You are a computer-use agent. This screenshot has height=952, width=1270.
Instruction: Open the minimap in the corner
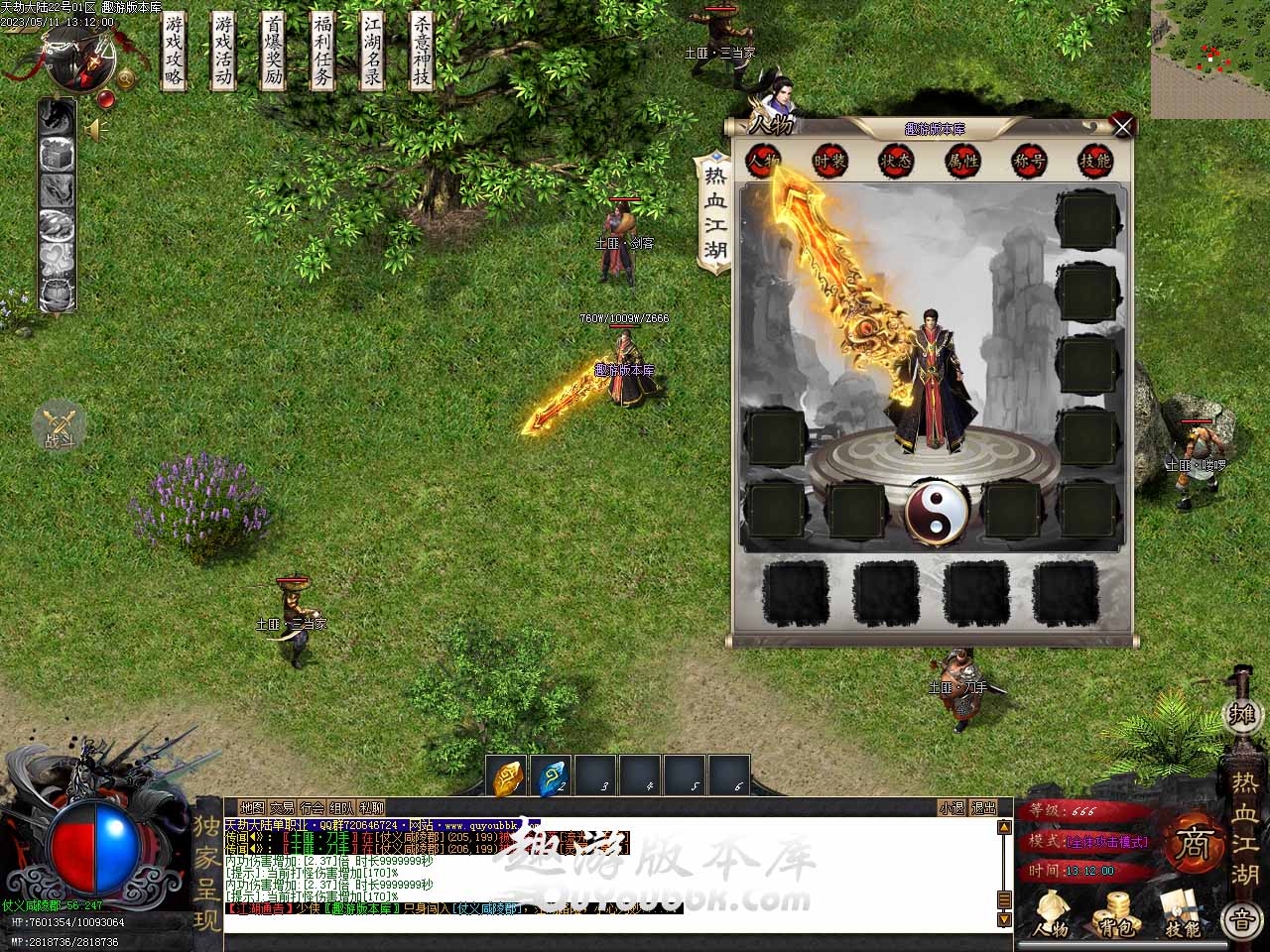1210,59
